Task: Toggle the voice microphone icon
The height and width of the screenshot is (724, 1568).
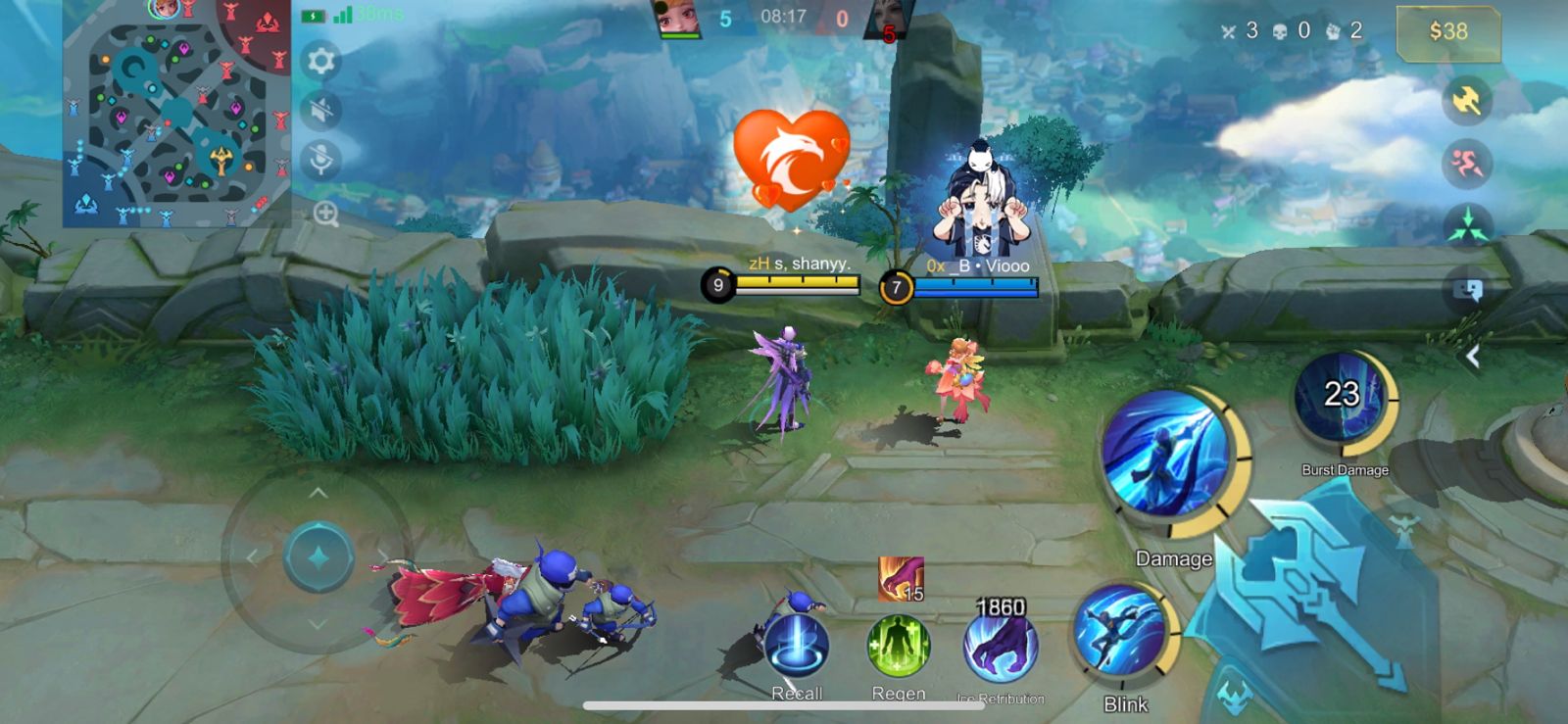Action: 320,159
